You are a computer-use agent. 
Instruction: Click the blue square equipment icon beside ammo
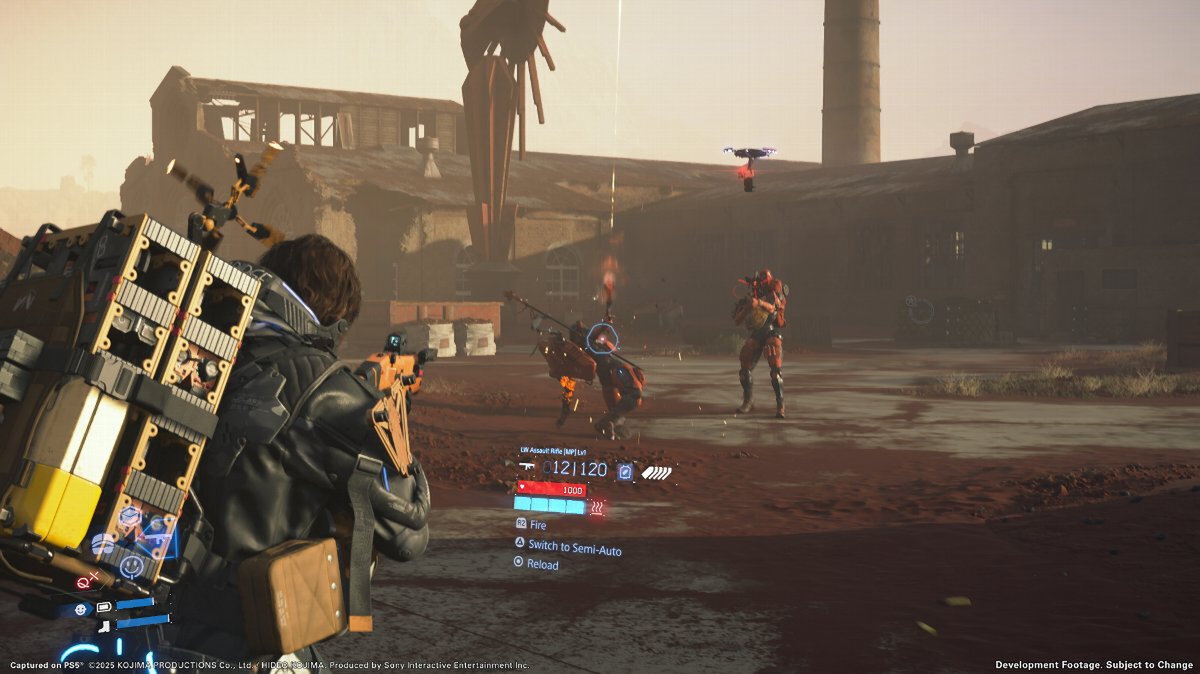625,471
